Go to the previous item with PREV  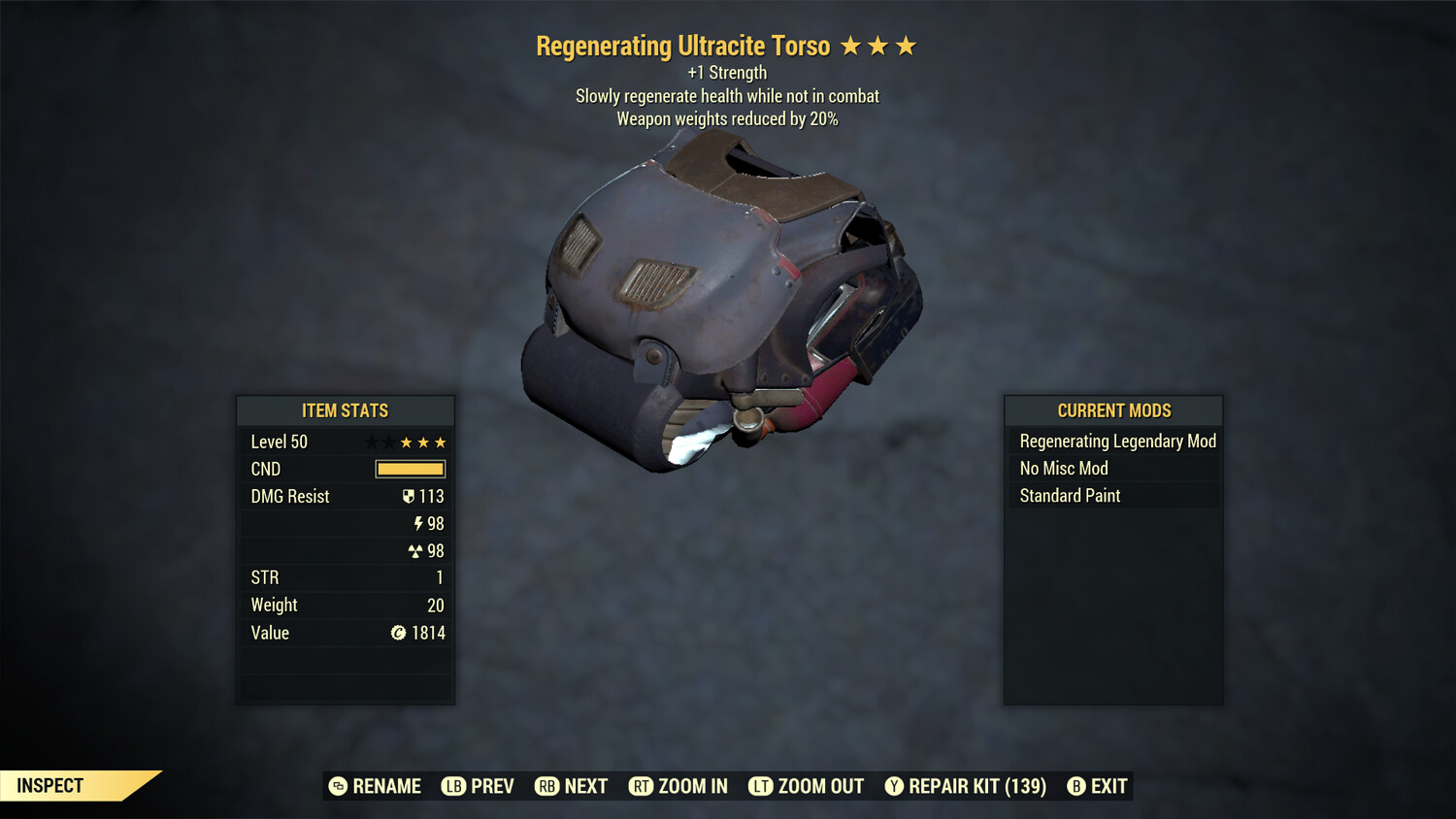[x=479, y=786]
